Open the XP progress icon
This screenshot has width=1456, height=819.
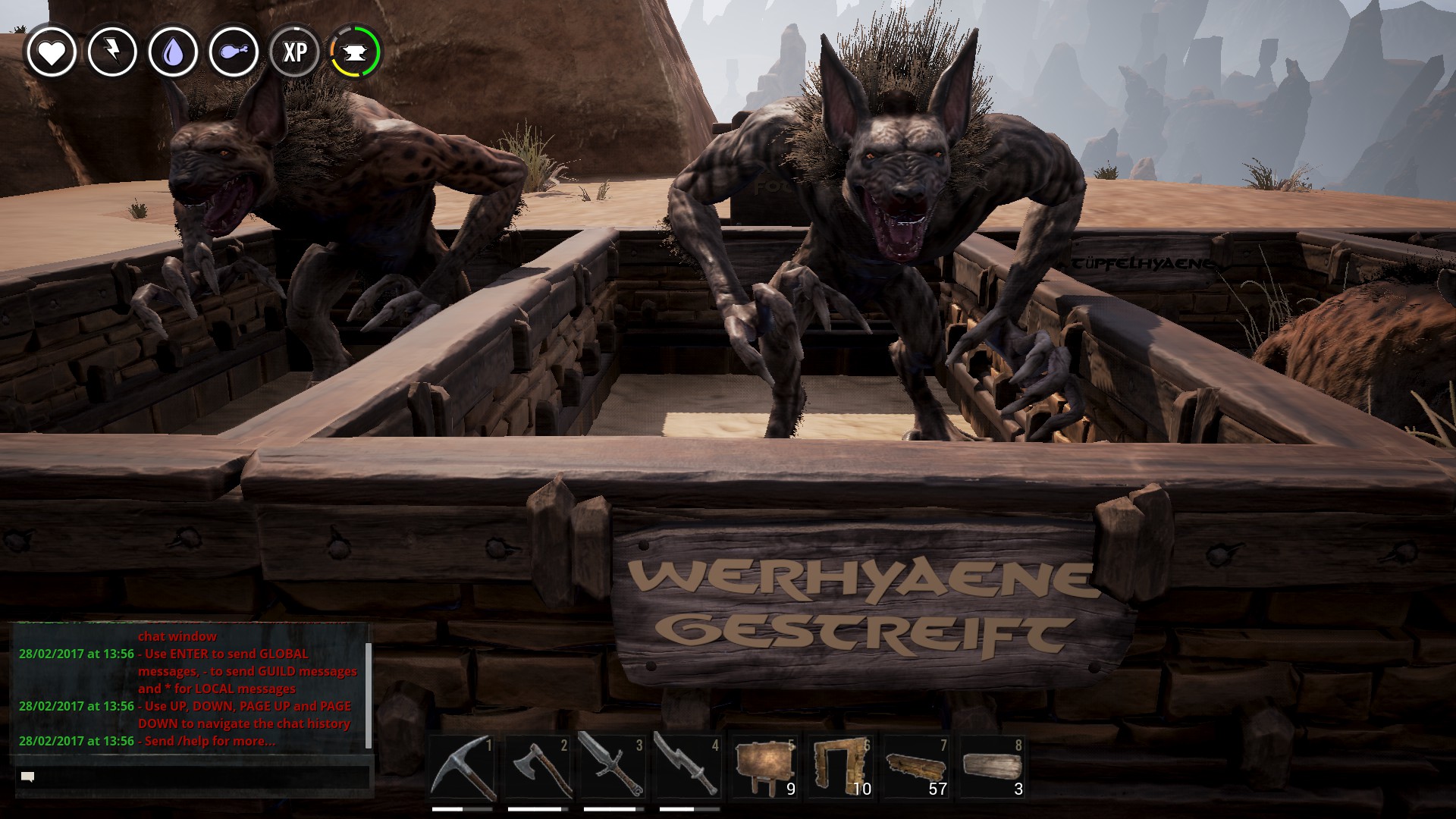pos(294,52)
